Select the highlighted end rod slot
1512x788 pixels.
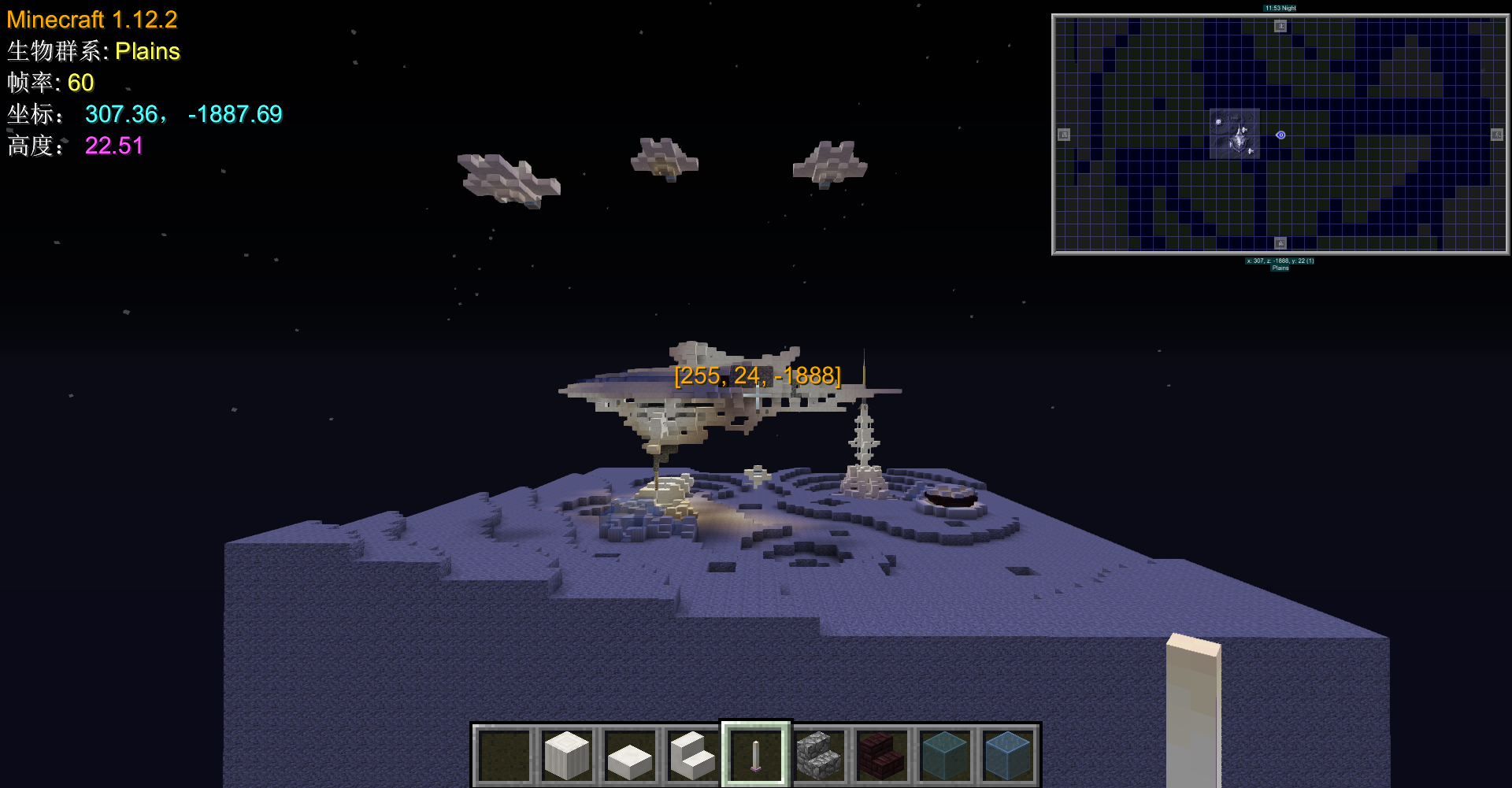756,755
